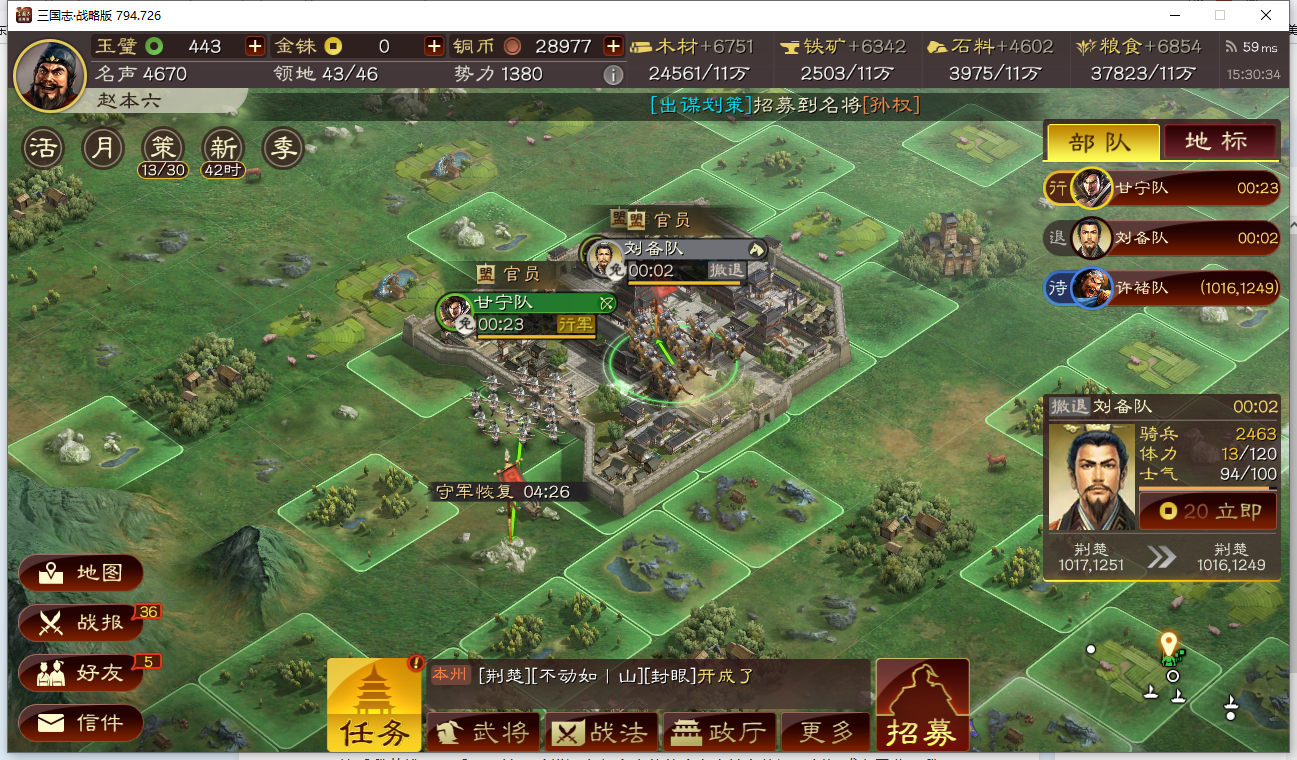Viewport: 1297px width, 760px height.
Task: Open the 招募 recruitment panel
Action: tap(921, 705)
